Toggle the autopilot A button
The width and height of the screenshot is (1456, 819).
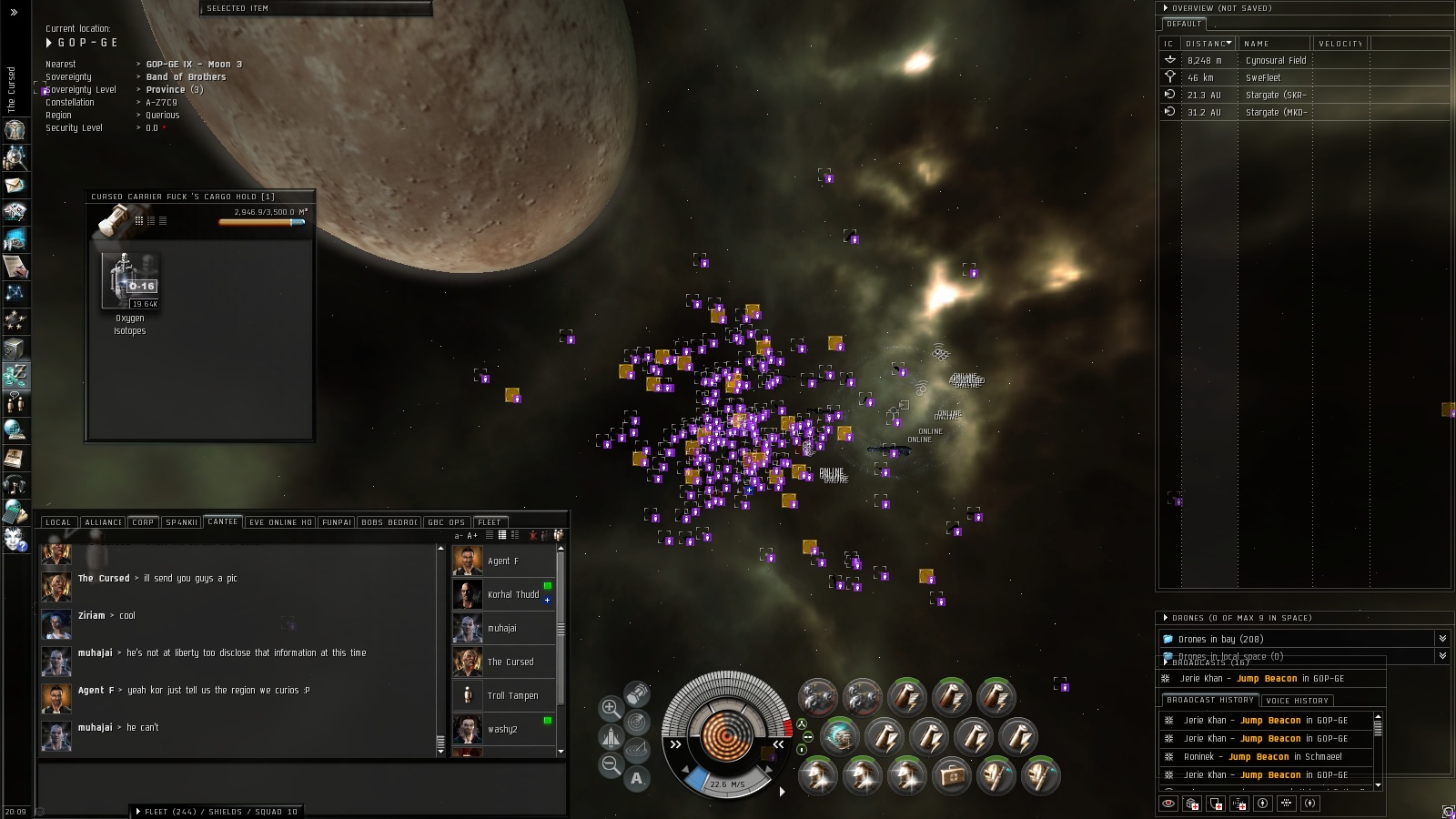coord(637,778)
